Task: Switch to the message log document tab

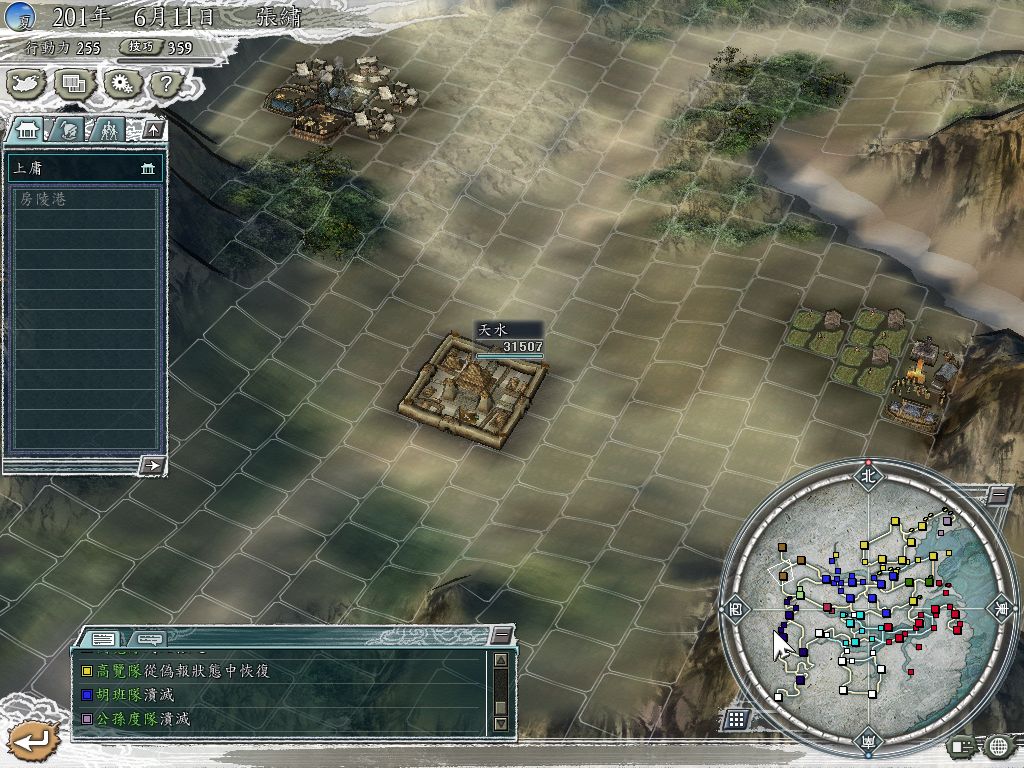Action: tap(103, 638)
